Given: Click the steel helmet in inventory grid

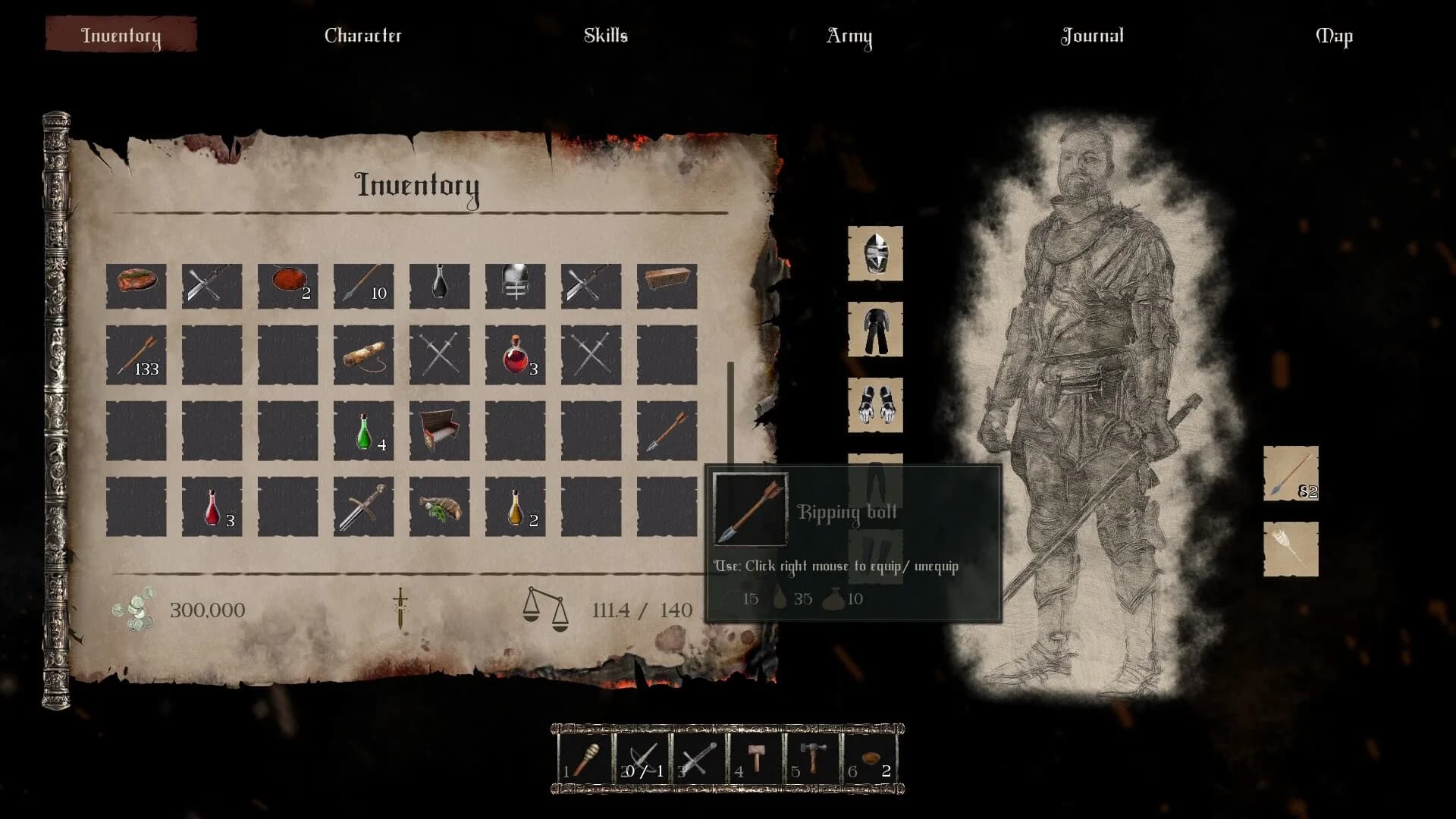Looking at the screenshot, I should click(x=515, y=286).
